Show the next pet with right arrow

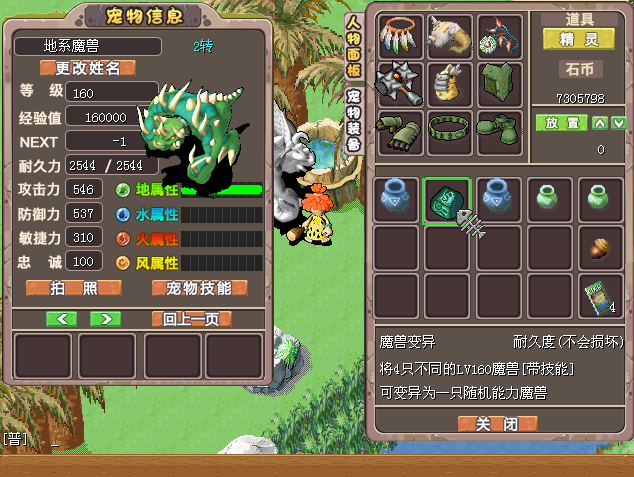tap(105, 319)
